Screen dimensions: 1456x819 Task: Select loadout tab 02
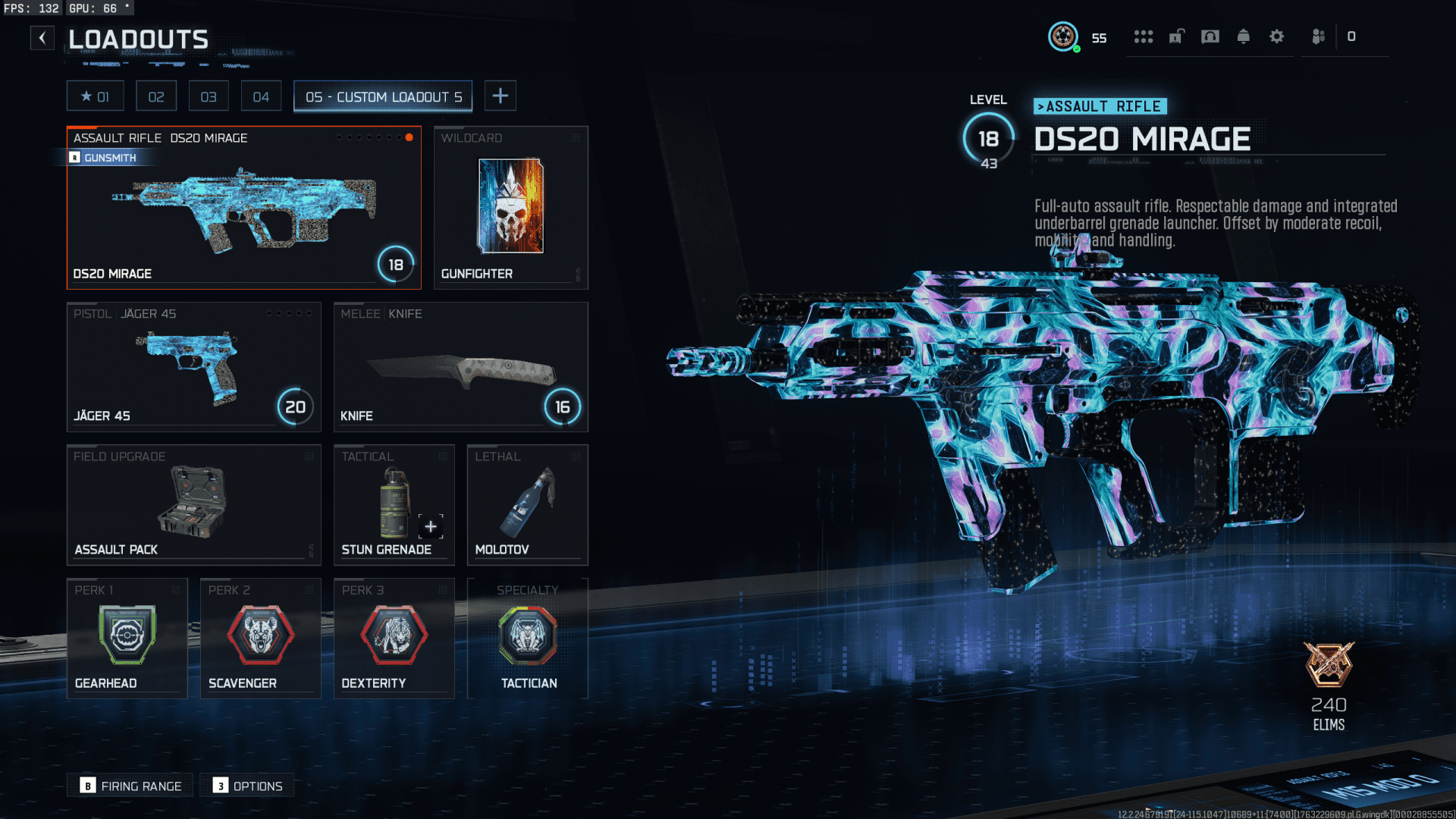coord(156,96)
